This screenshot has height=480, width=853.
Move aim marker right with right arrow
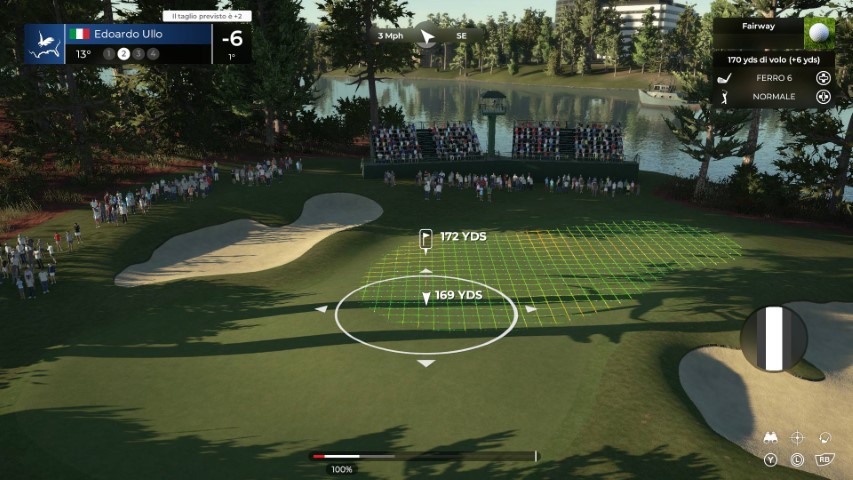[x=531, y=309]
